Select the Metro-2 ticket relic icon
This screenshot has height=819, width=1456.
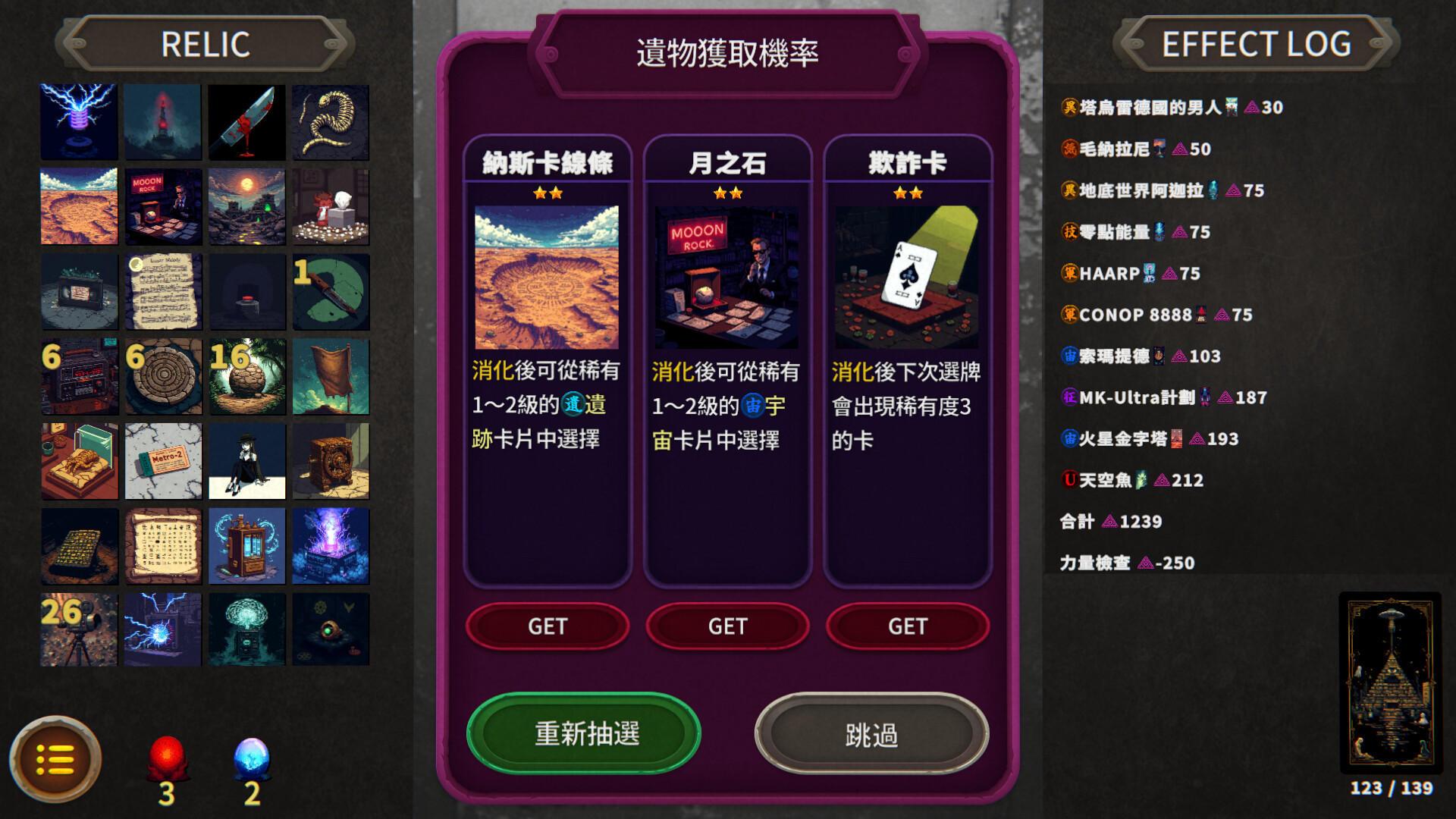(163, 461)
